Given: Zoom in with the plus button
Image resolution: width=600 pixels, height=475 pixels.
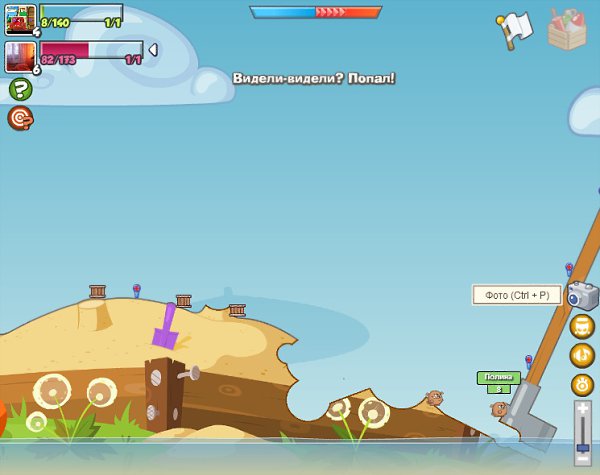Looking at the screenshot, I should pyautogui.click(x=583, y=409).
